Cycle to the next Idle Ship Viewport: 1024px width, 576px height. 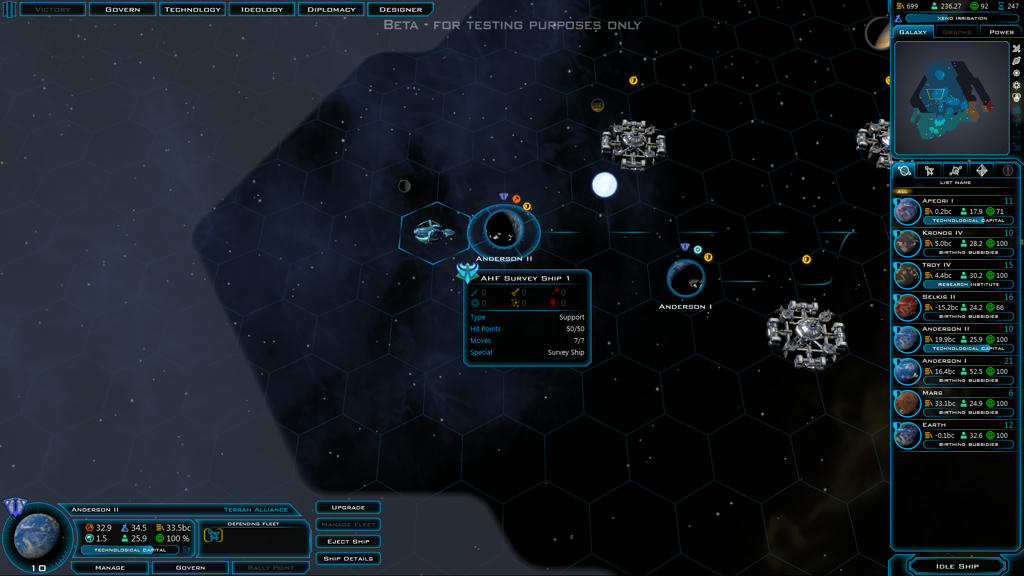point(957,567)
